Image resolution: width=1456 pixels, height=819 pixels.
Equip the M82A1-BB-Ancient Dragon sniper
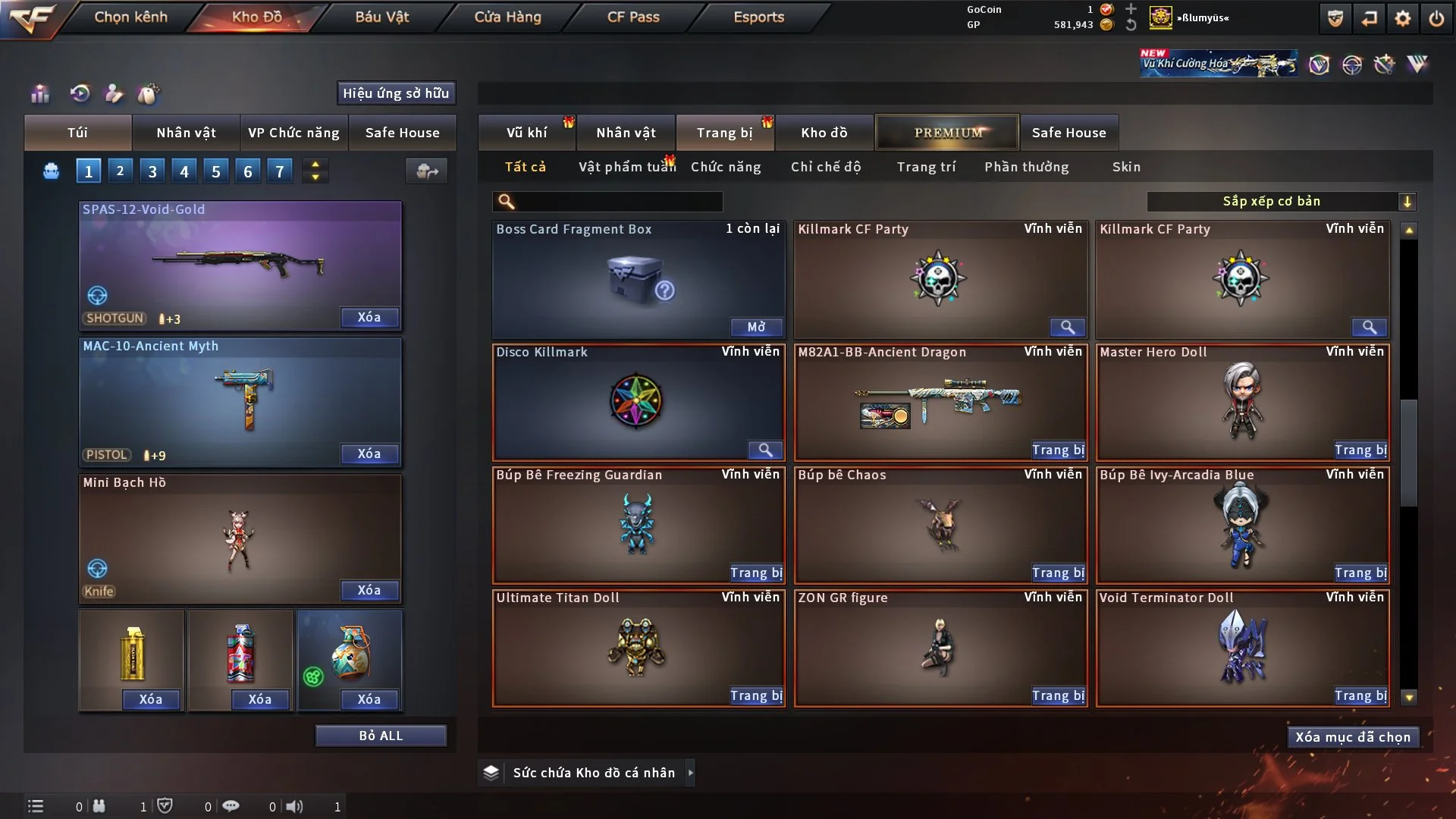(x=1058, y=450)
